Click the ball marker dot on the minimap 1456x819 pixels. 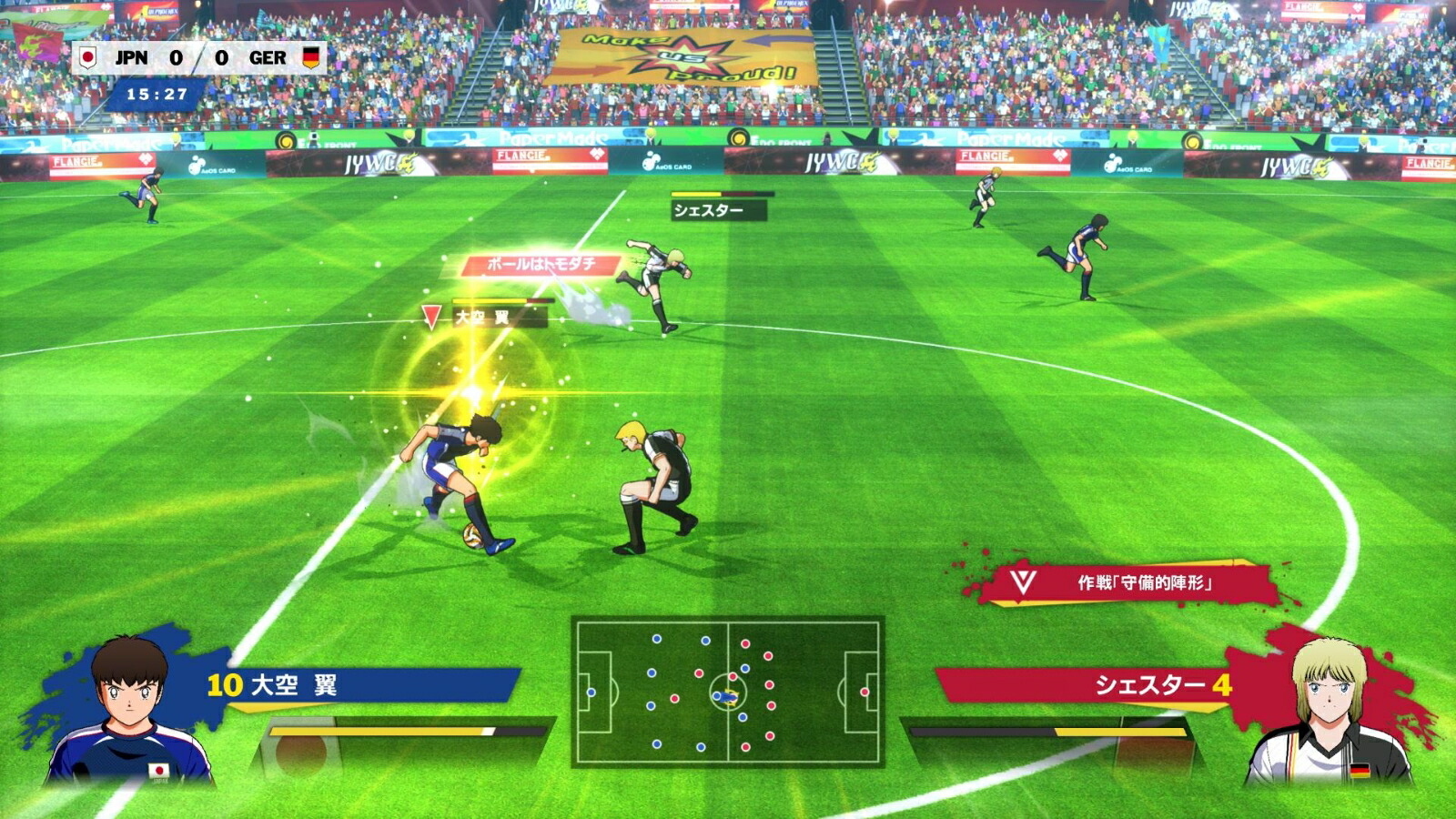730,698
